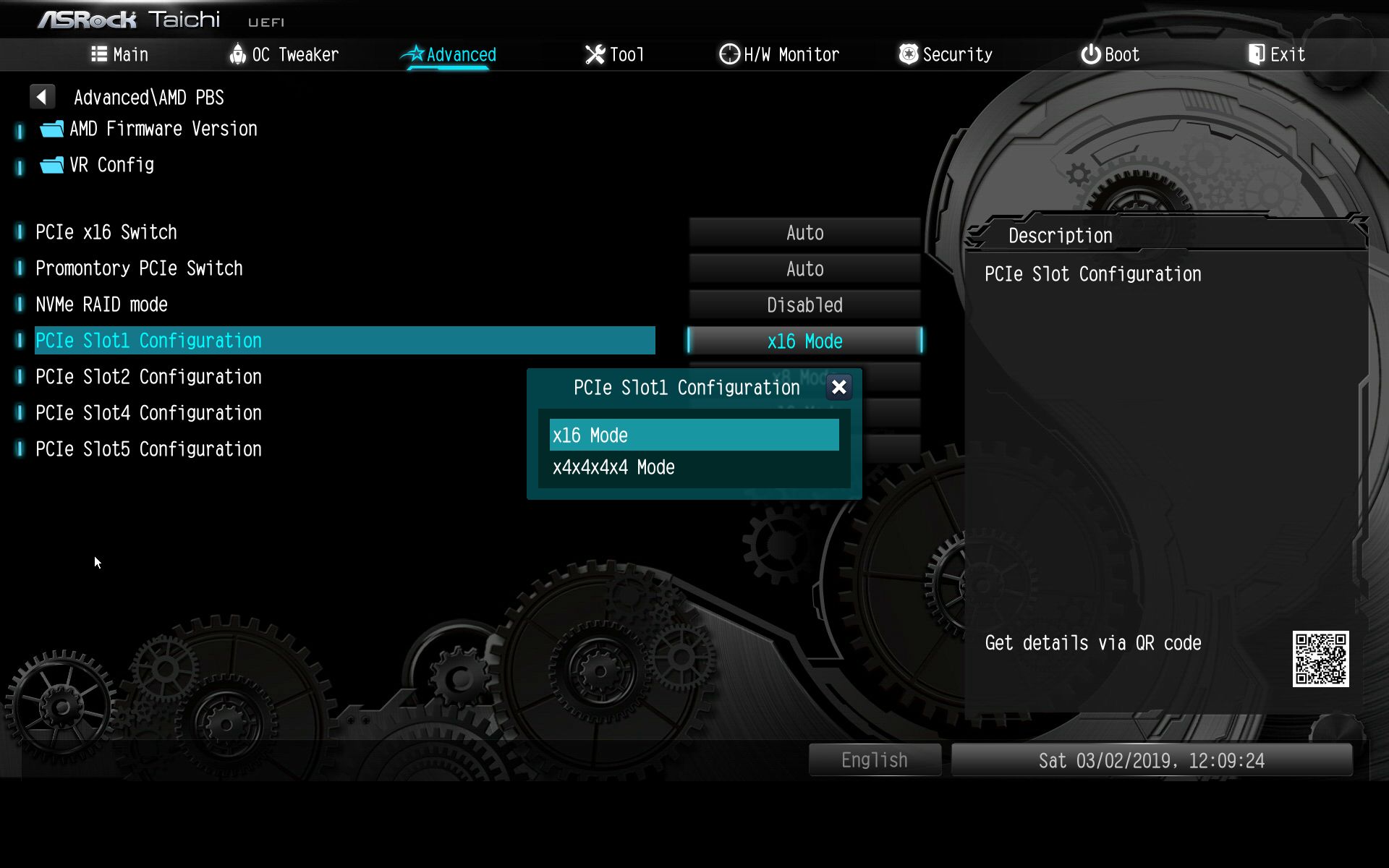Click the English language button
1389x868 pixels.
click(x=874, y=759)
